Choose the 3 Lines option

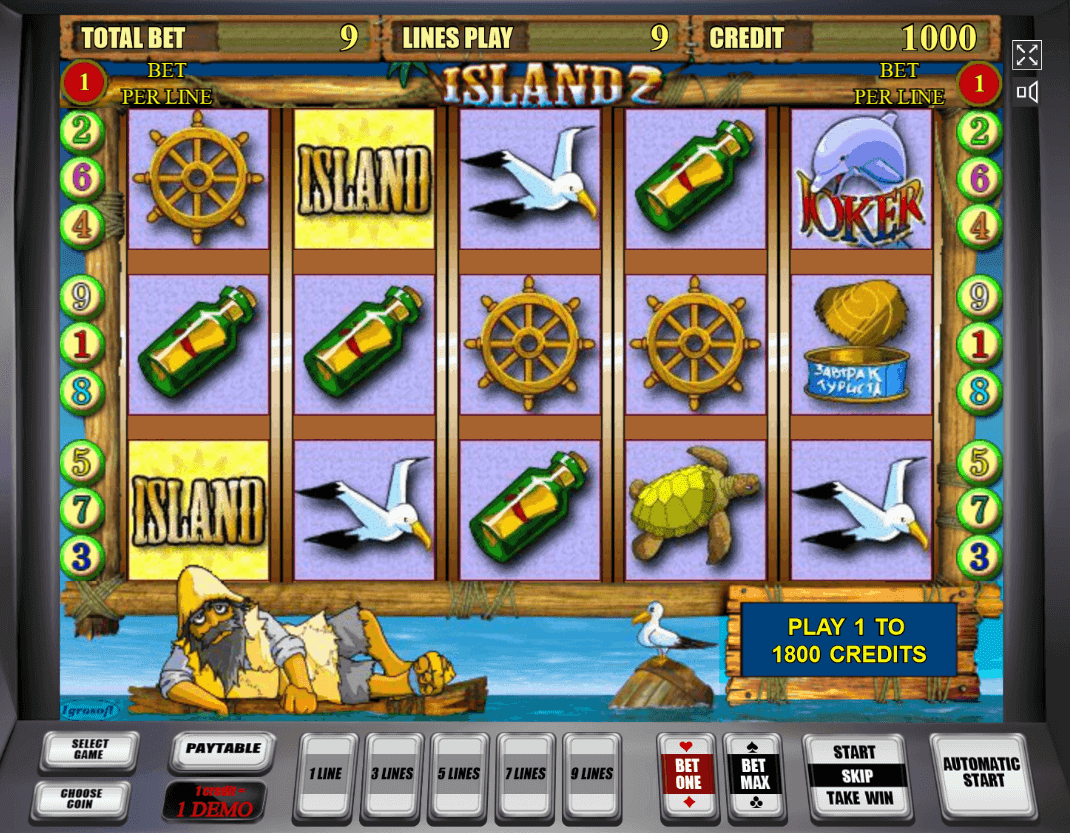[392, 775]
